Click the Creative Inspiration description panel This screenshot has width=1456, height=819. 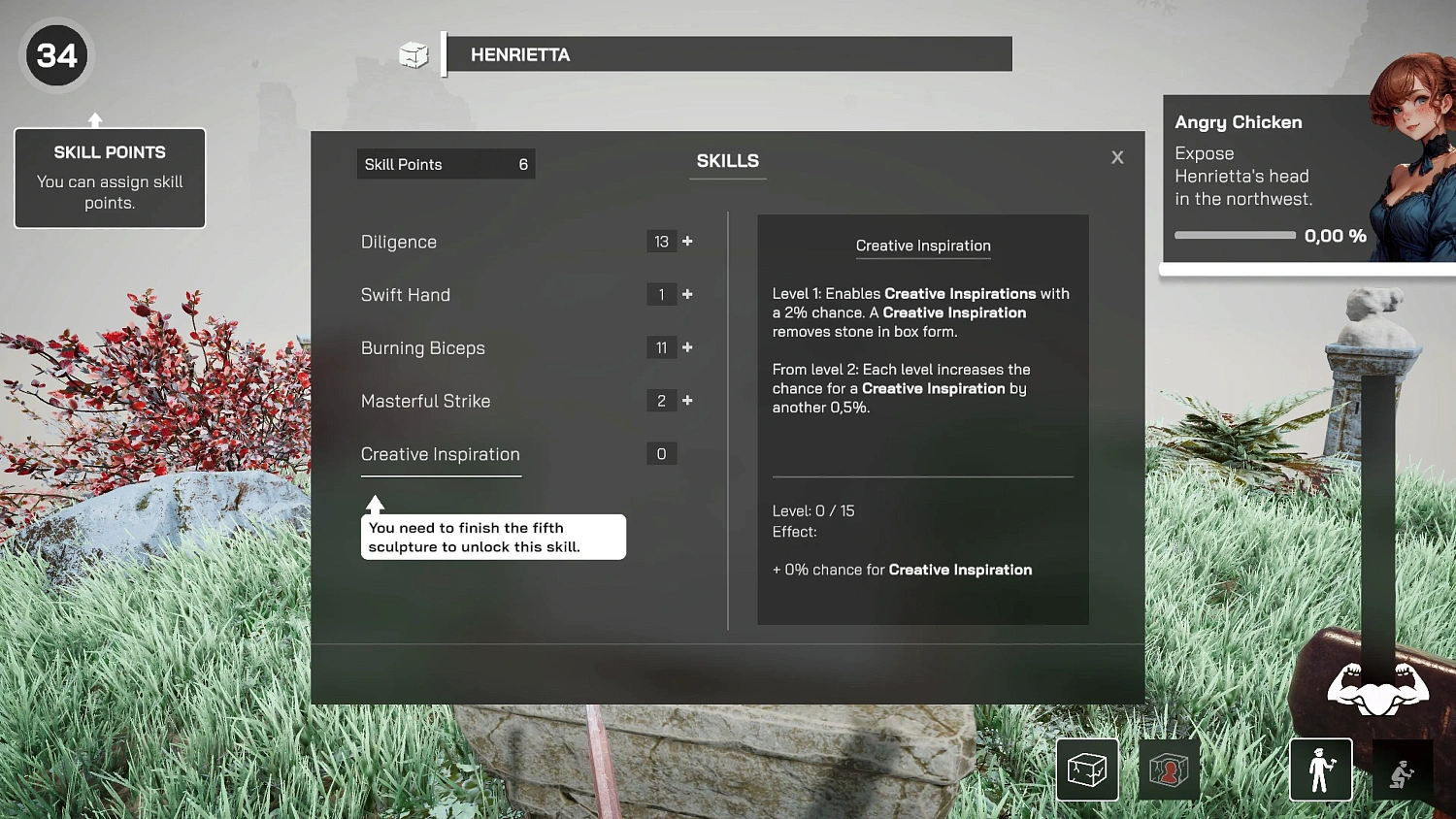click(x=922, y=417)
